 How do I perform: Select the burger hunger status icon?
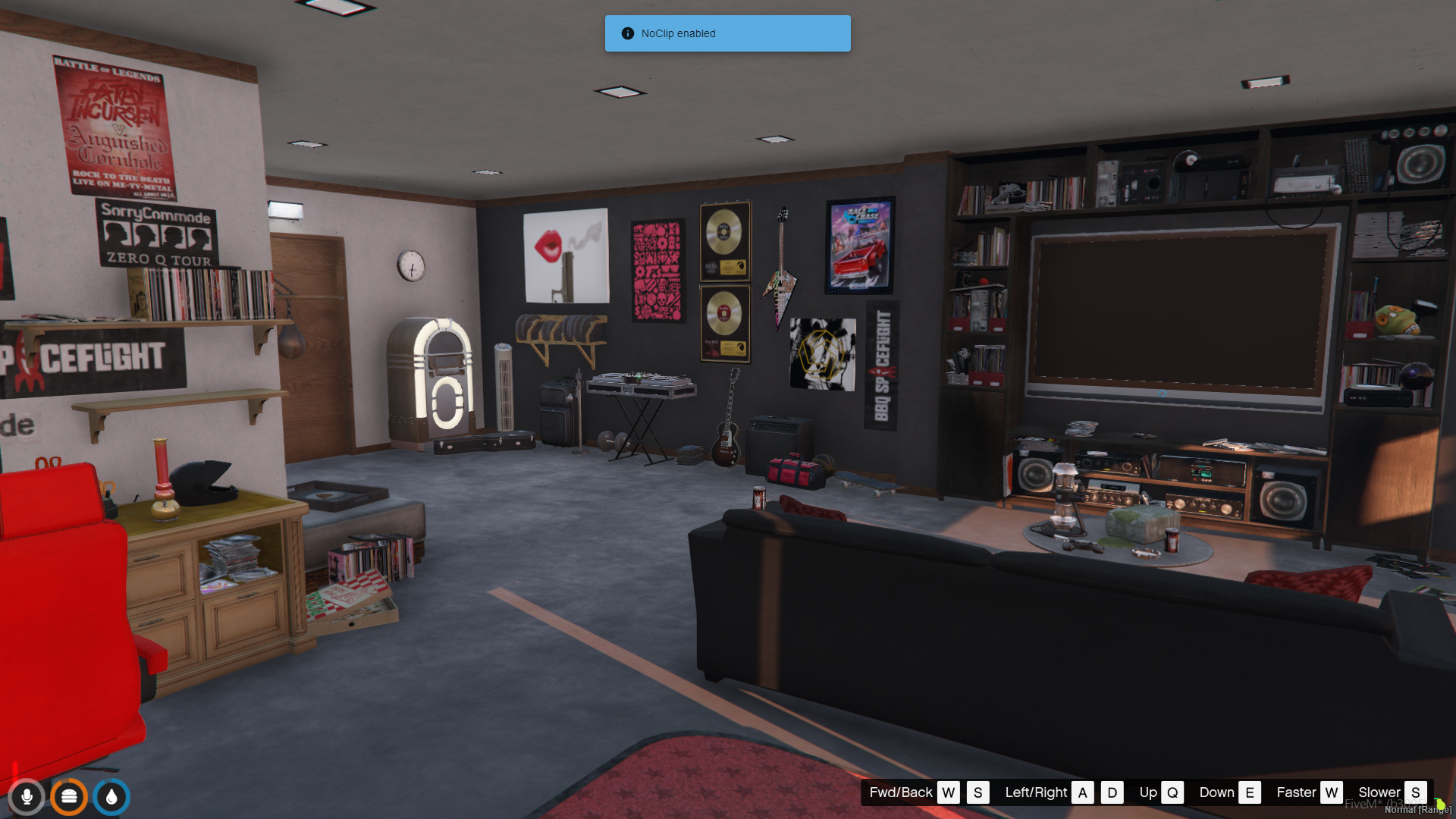click(x=69, y=797)
